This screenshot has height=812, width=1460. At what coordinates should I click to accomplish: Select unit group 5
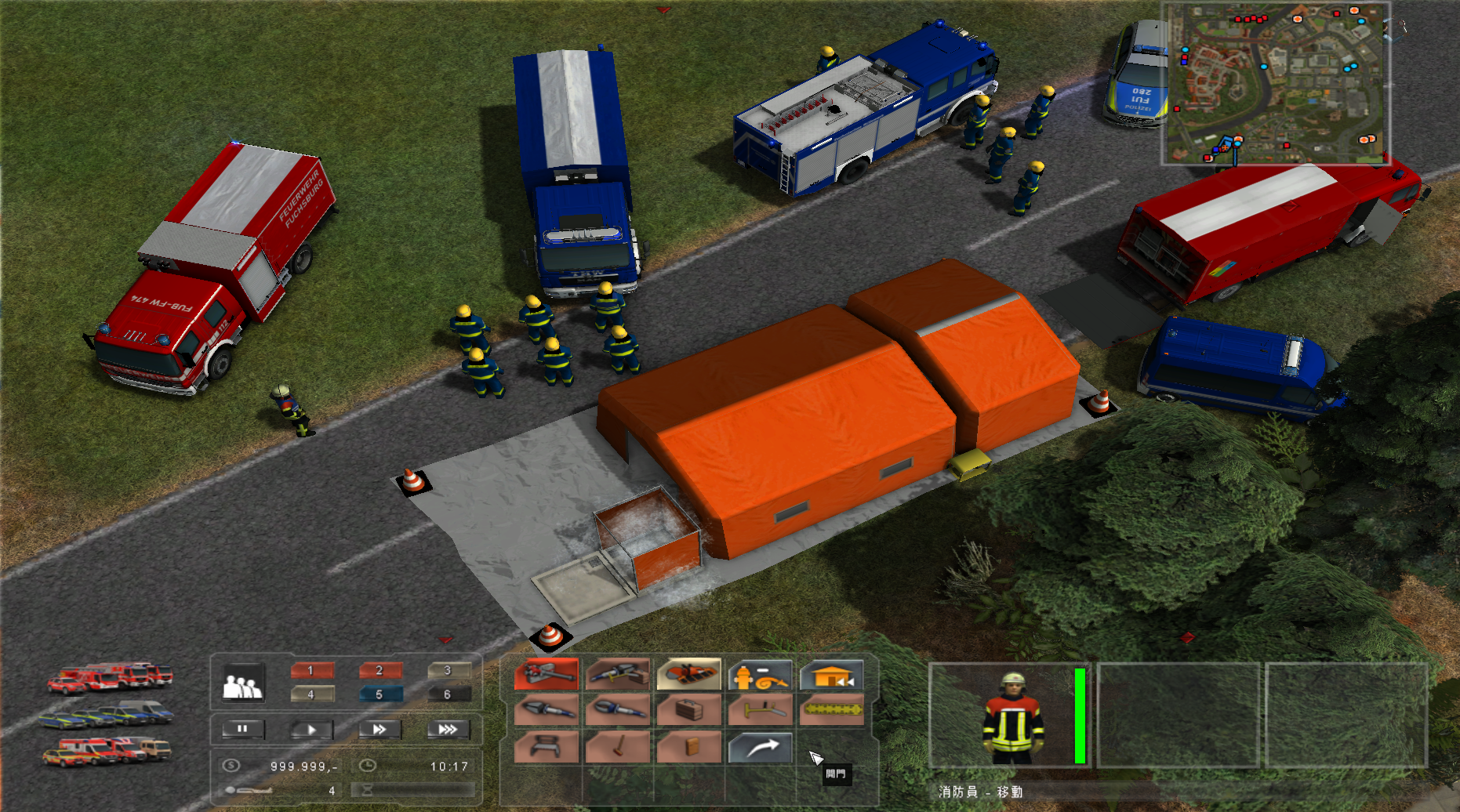tap(380, 694)
